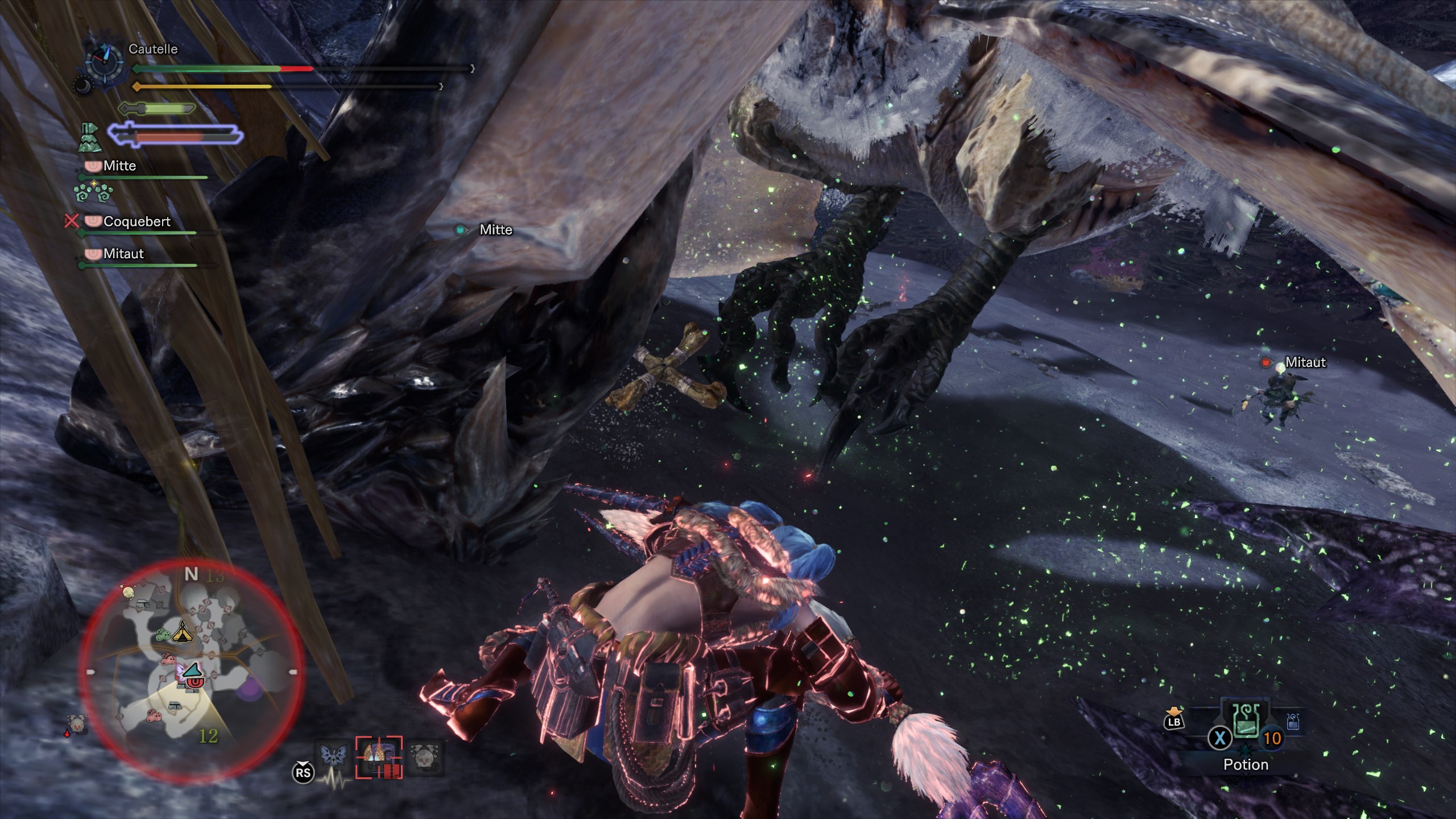Click the green swirl buff icons under Mitte
1456x819 pixels.
pyautogui.click(x=93, y=192)
